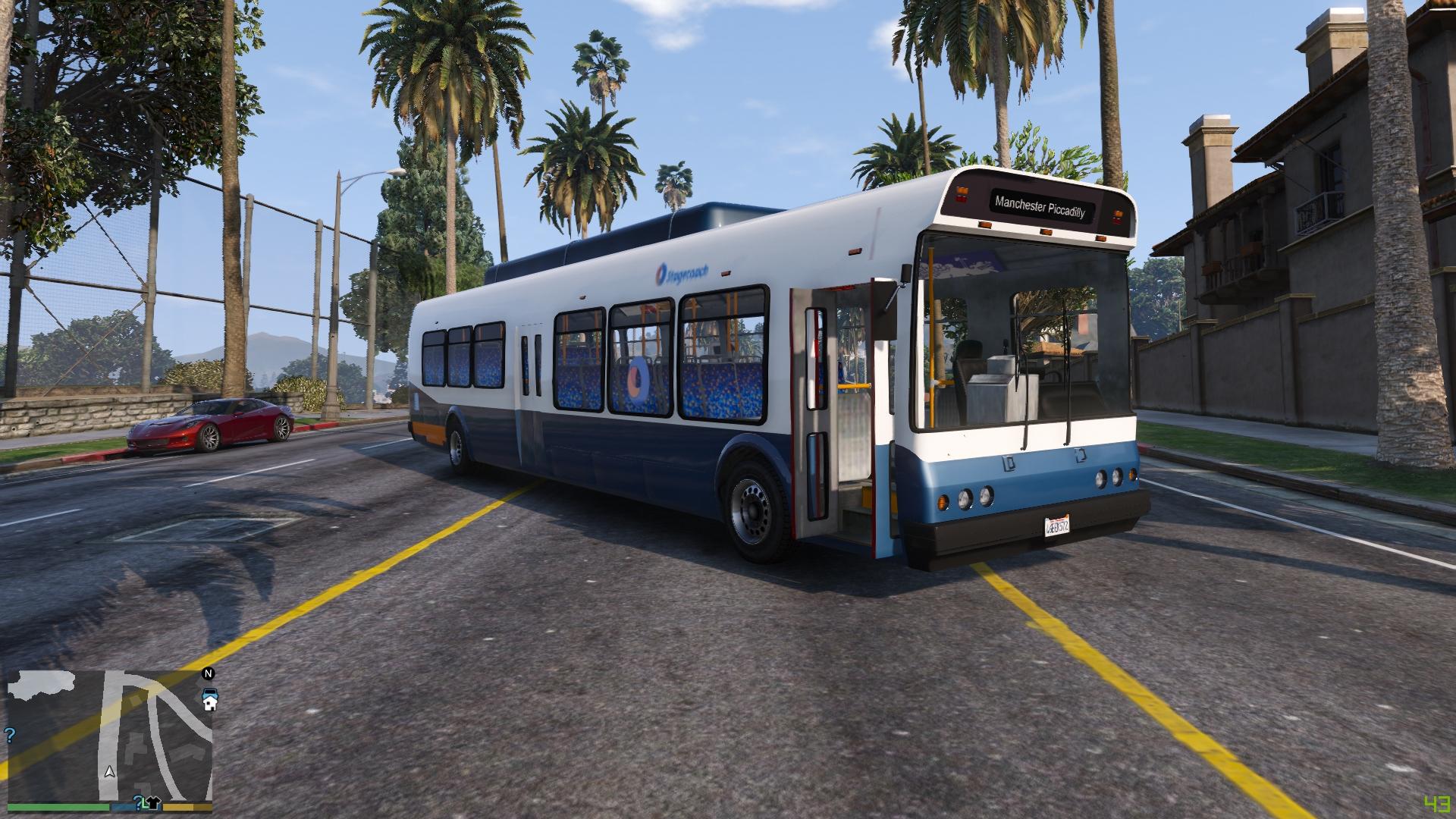
Task: Select the clothing store shirt blip
Action: (x=152, y=802)
